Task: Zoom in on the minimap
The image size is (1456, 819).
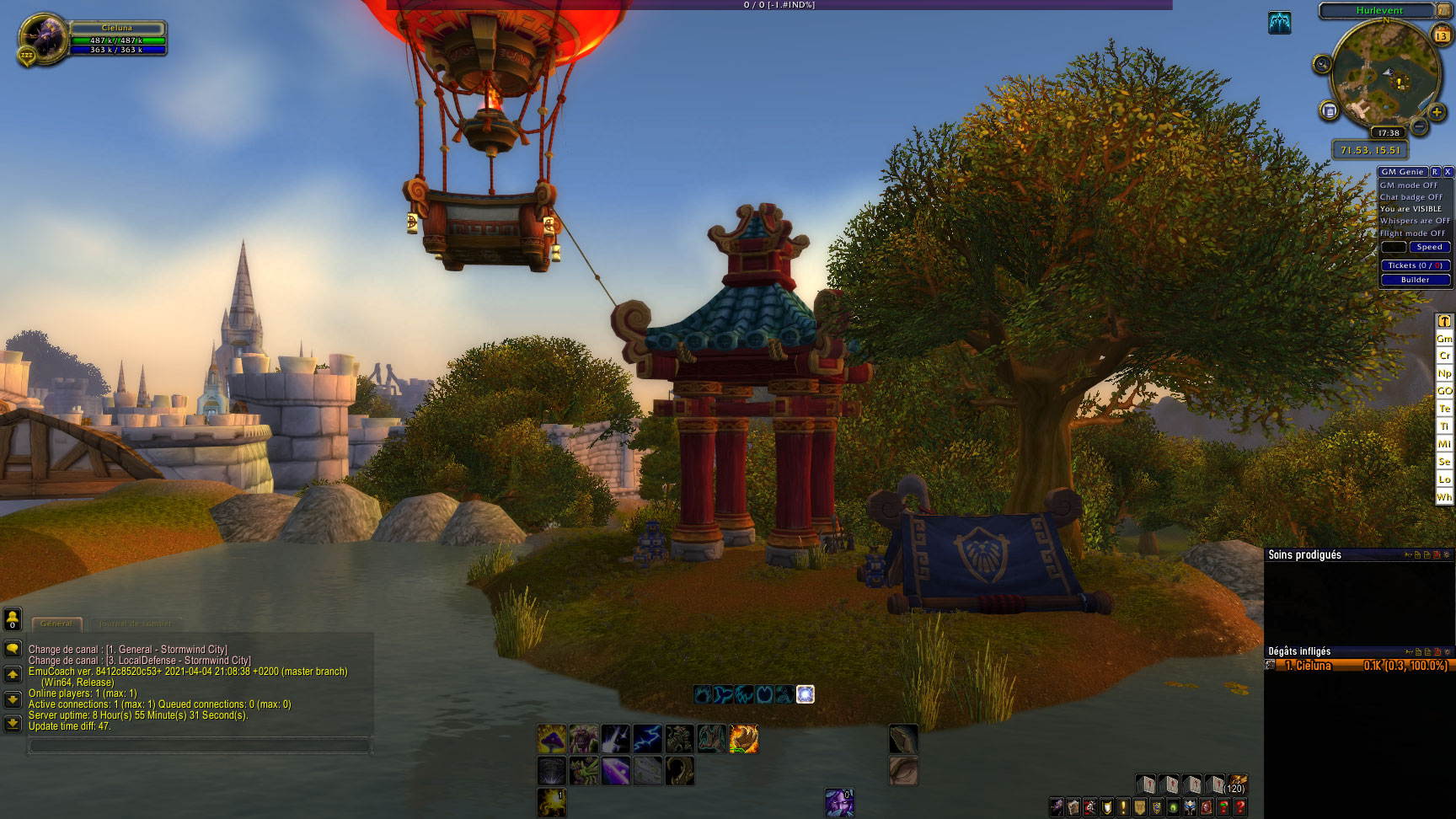Action: click(1437, 112)
